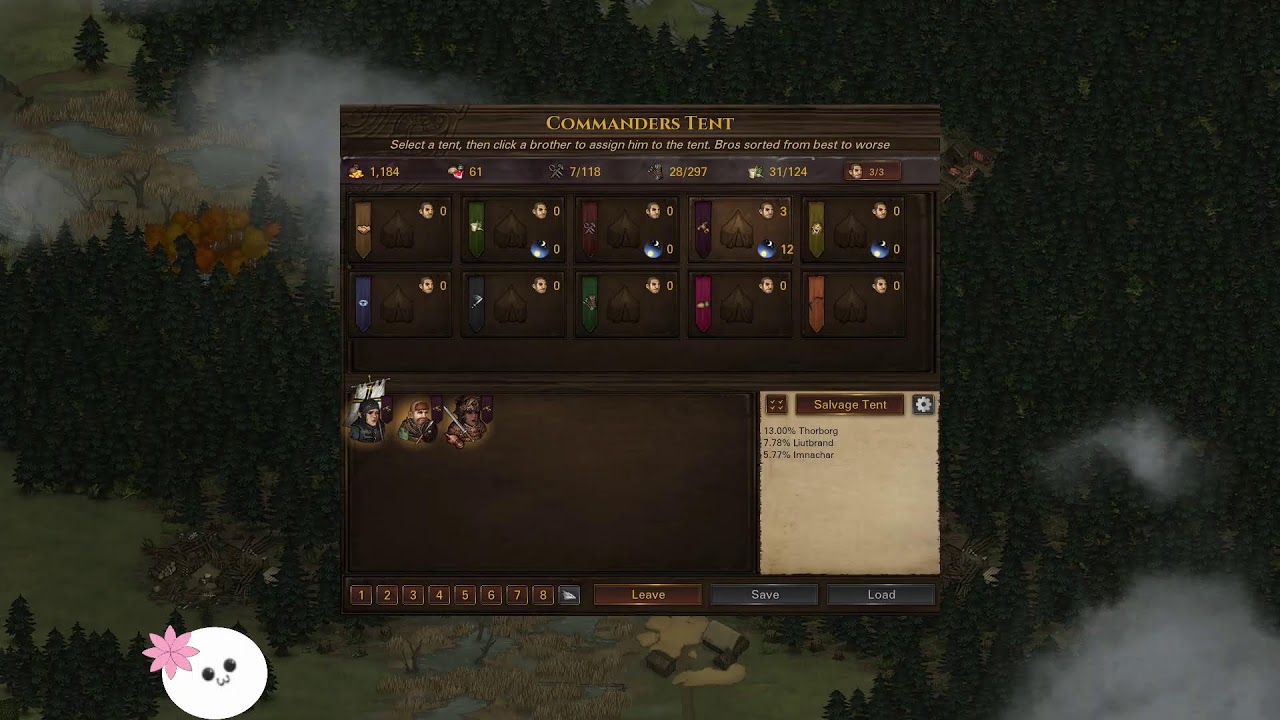Click the Salvage Tent label button
Screen dimensions: 1280x720
[850, 405]
